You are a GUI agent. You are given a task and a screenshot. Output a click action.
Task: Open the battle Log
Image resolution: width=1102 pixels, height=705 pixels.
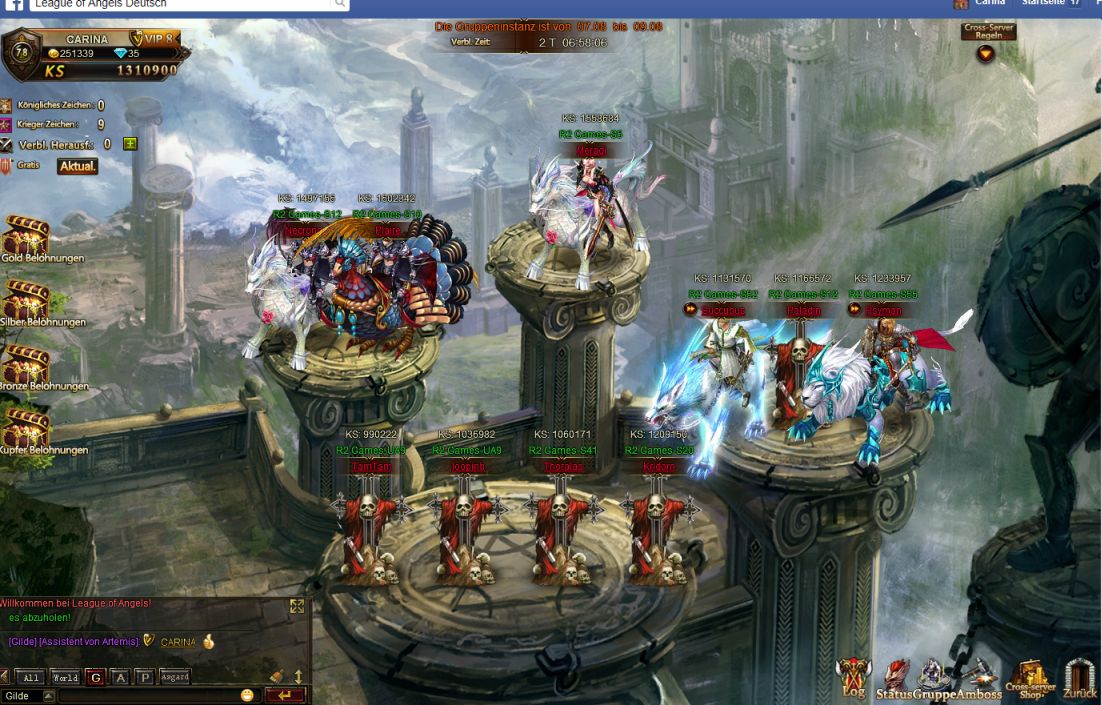click(853, 678)
